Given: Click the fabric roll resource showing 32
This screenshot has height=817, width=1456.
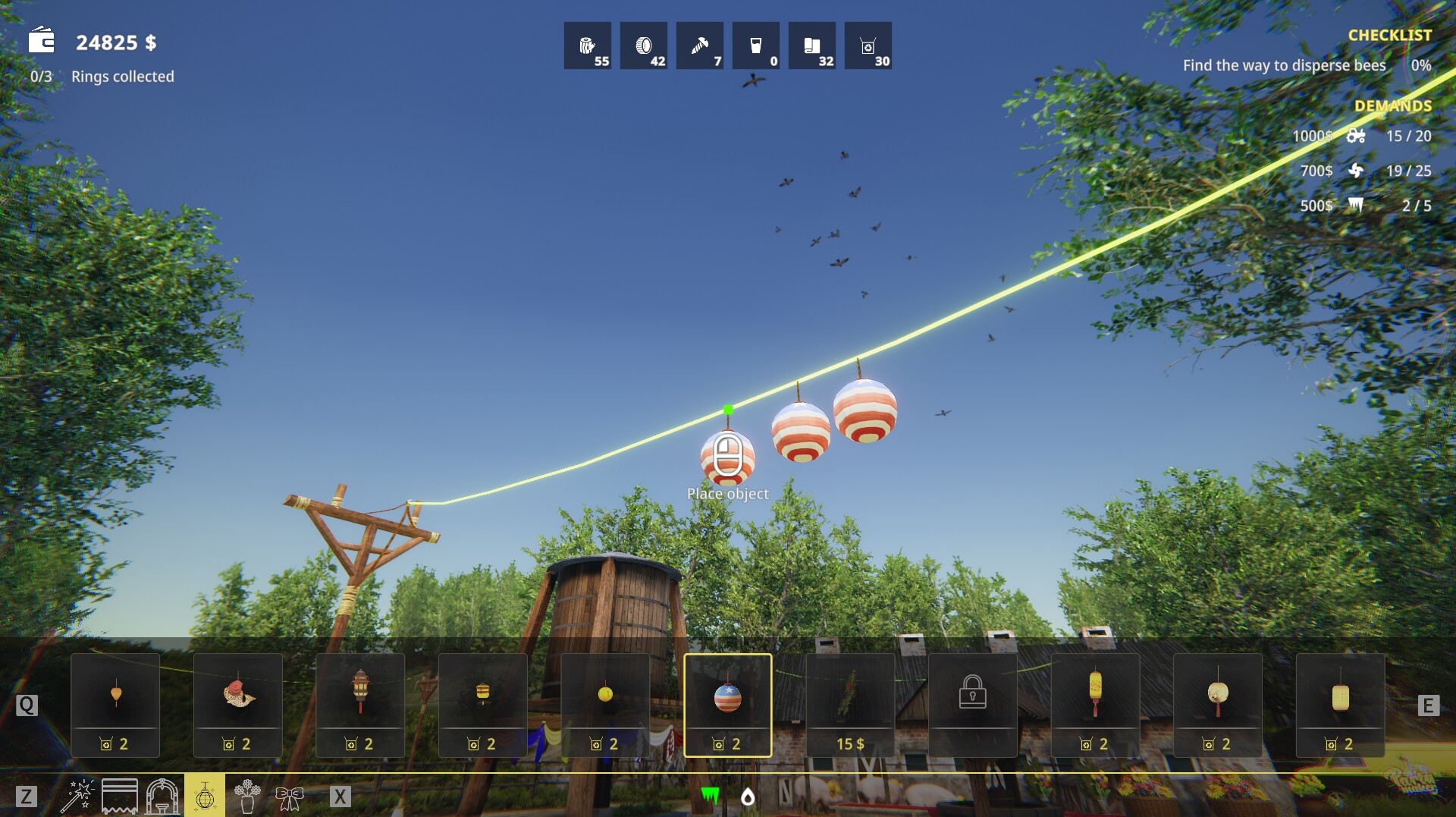Looking at the screenshot, I should point(813,46).
